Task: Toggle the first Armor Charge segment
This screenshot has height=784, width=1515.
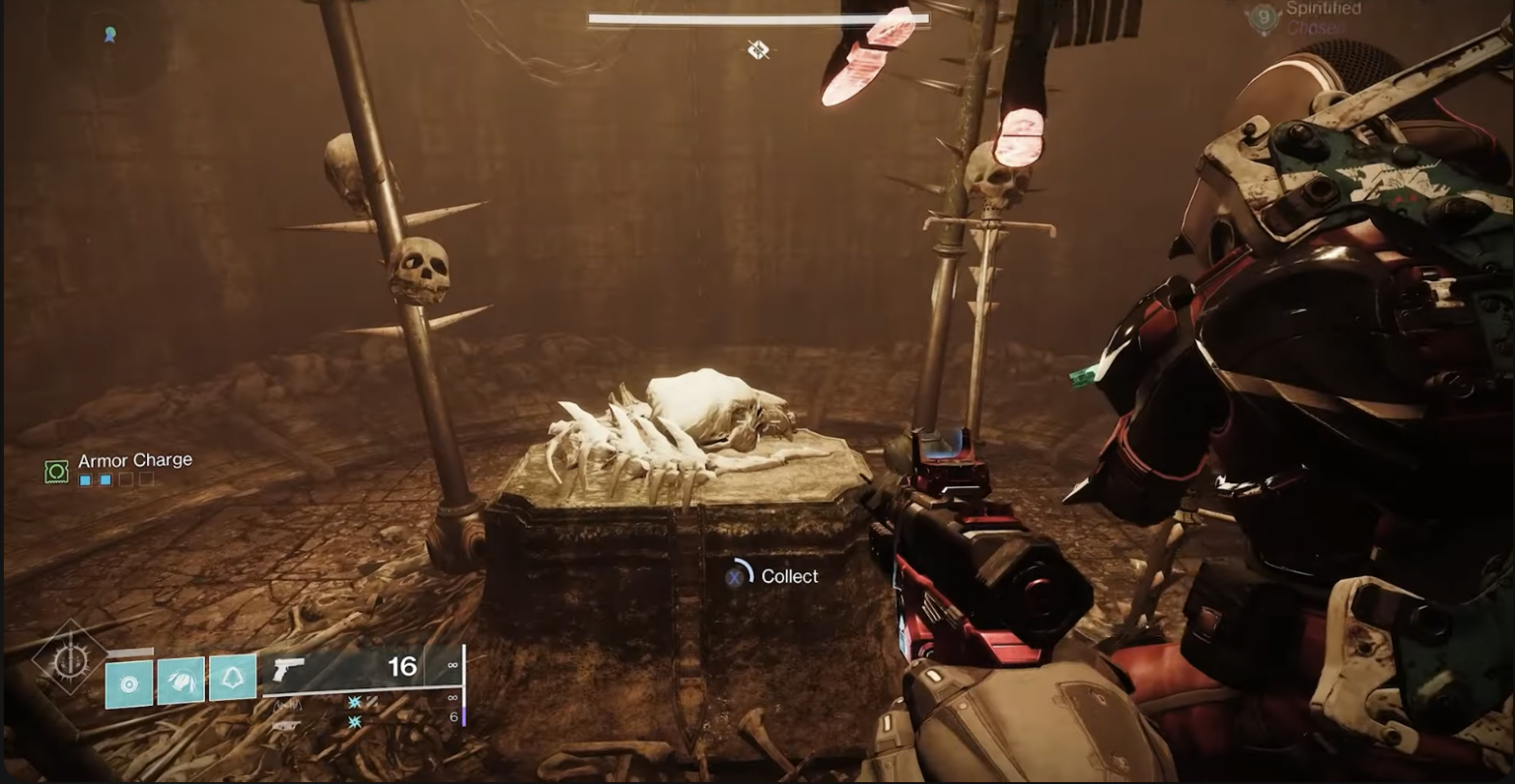Action: [83, 480]
